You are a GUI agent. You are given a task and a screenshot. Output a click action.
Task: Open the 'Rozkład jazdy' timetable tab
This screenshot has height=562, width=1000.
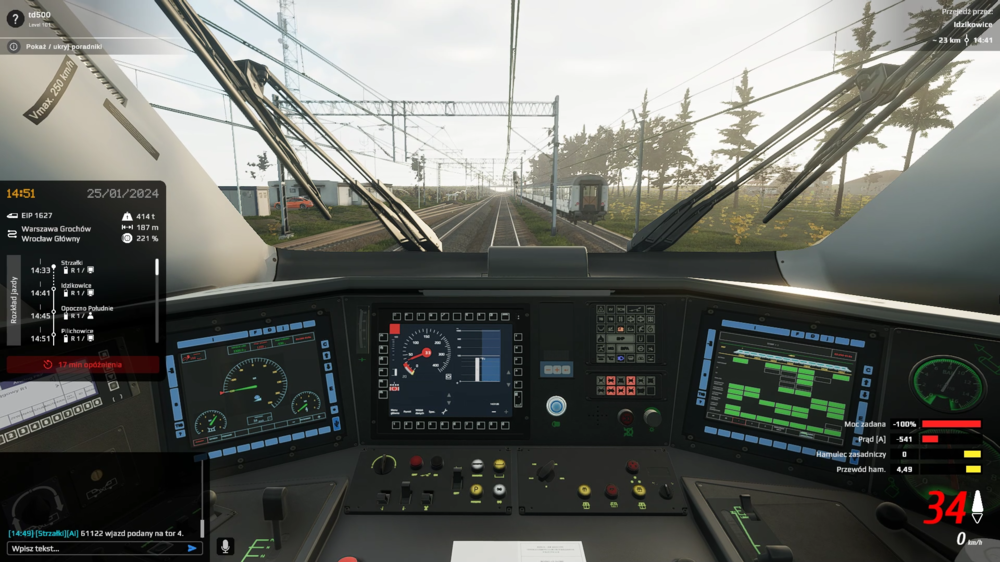pos(14,299)
